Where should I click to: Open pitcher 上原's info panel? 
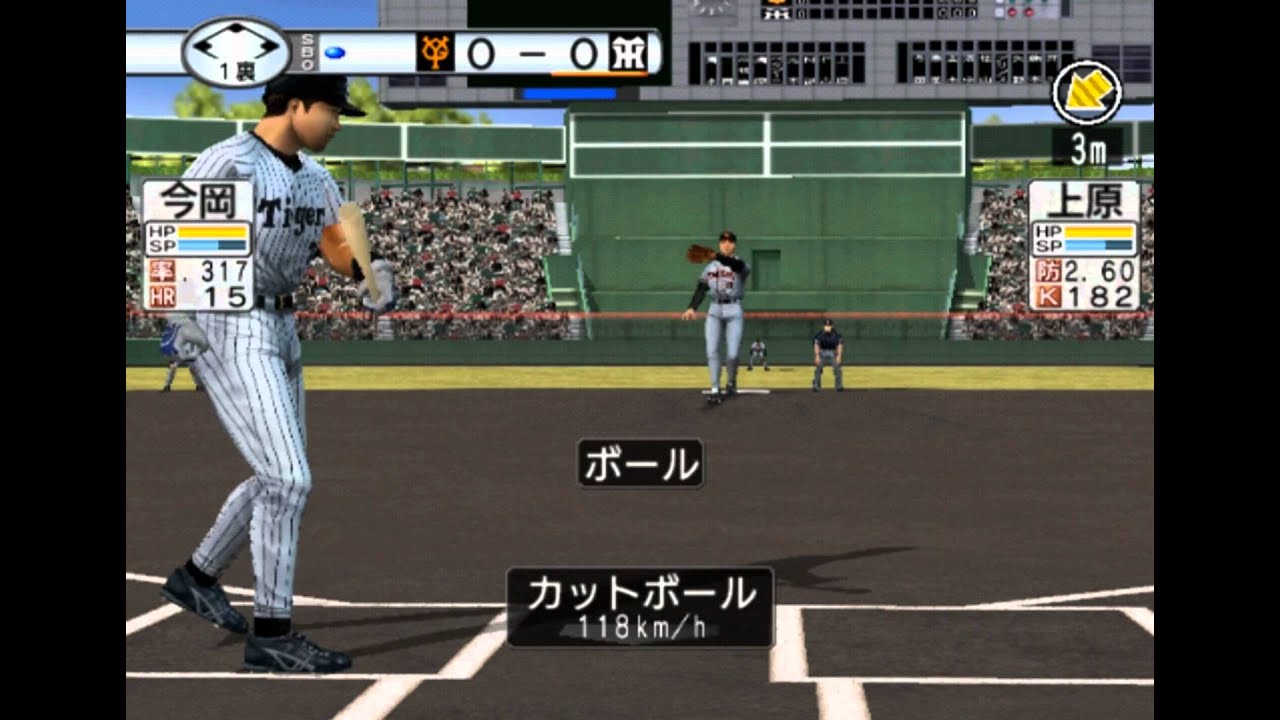pos(1084,245)
